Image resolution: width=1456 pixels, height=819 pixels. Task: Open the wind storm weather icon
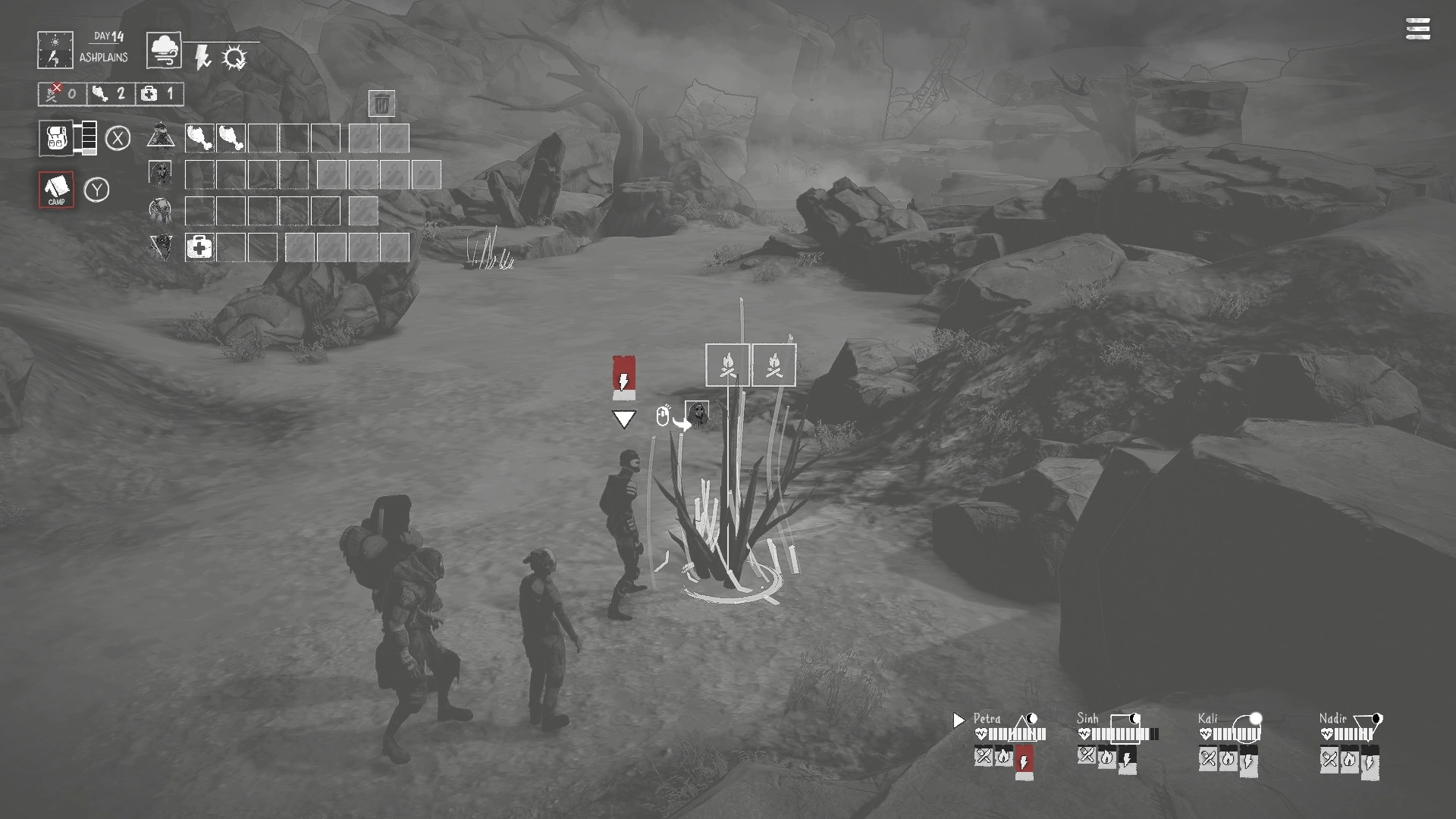click(x=163, y=51)
